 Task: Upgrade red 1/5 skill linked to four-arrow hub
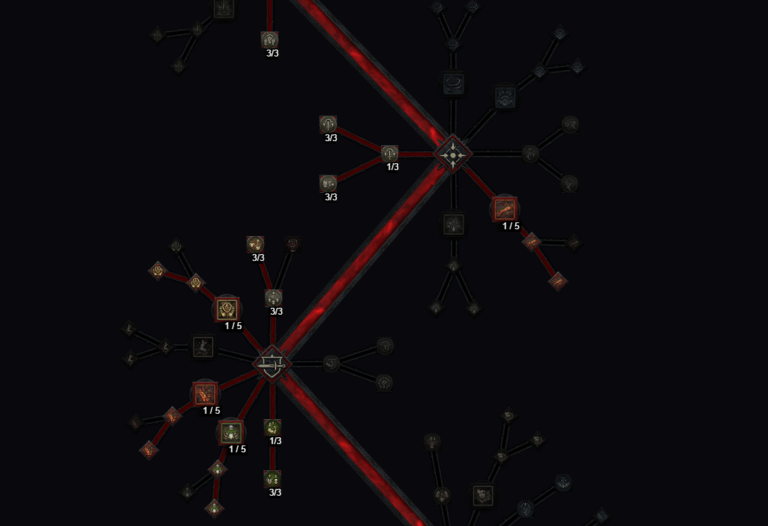pos(505,210)
